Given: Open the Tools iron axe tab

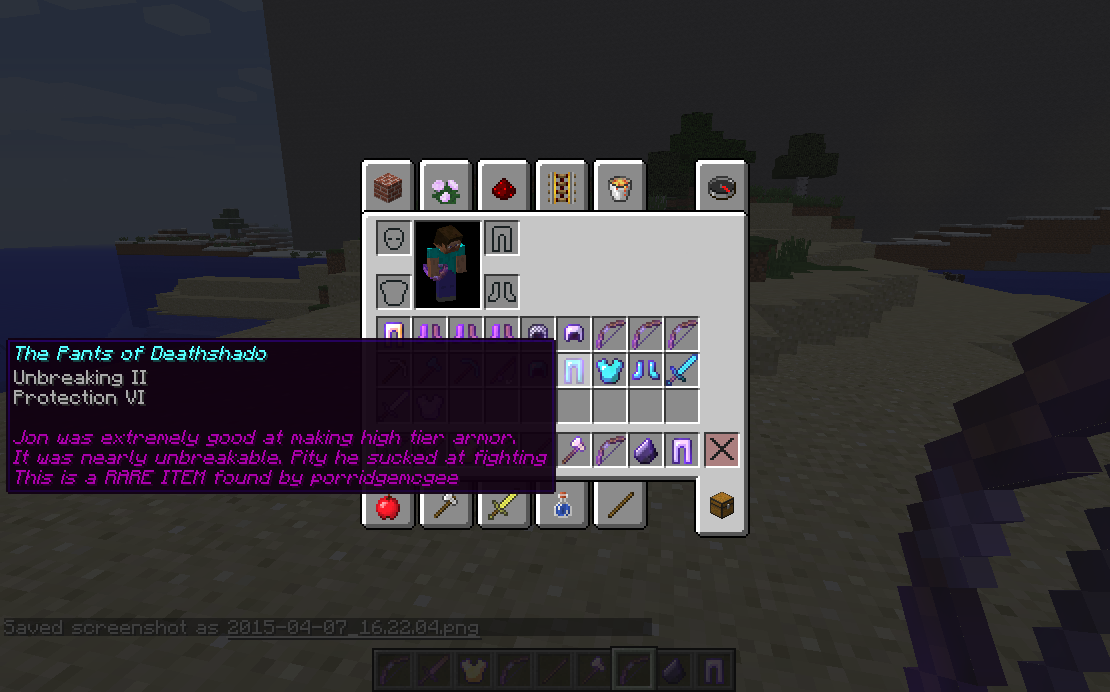Looking at the screenshot, I should [x=445, y=507].
